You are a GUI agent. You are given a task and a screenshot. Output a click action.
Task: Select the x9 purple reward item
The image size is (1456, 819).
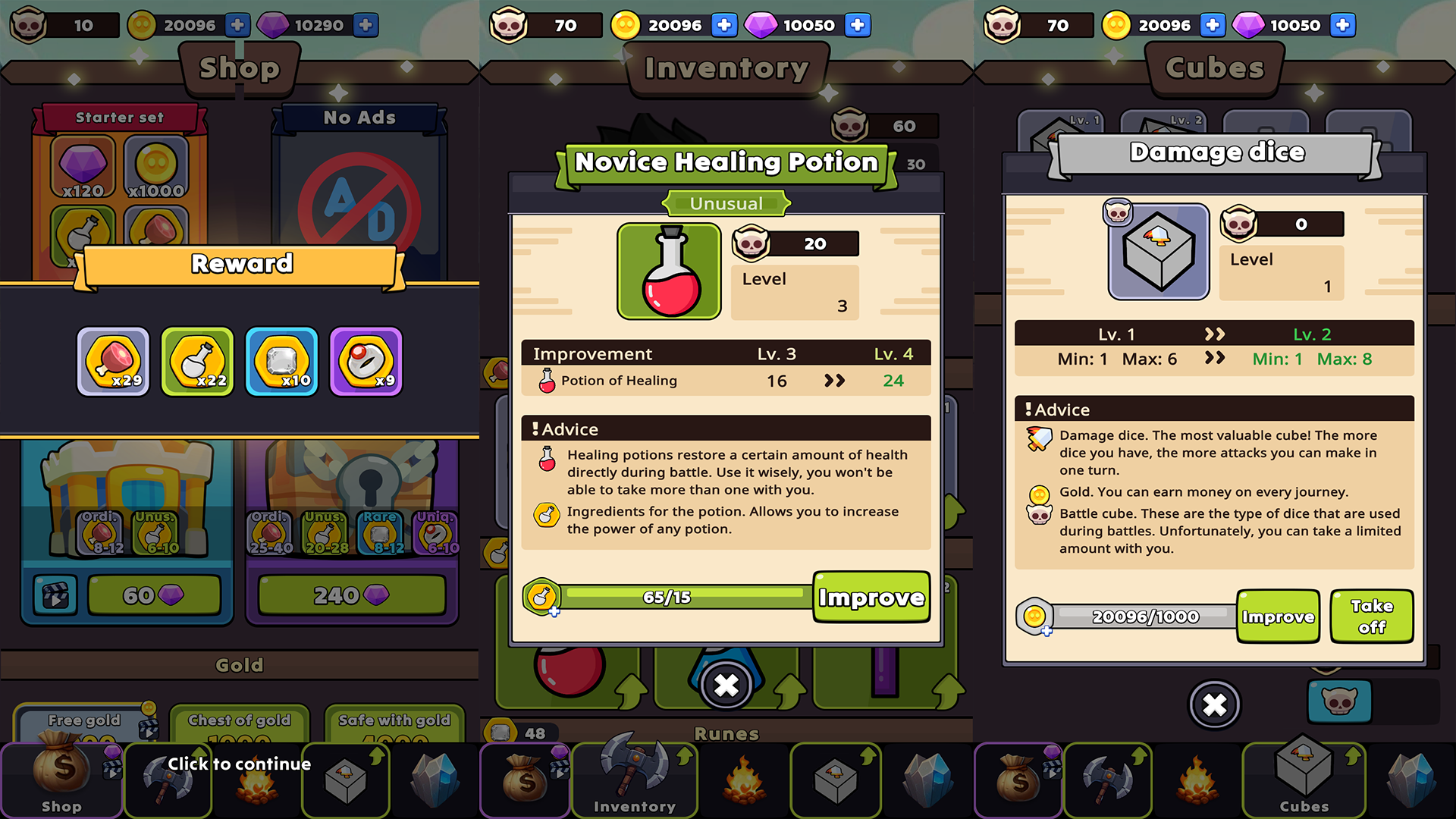click(x=366, y=362)
